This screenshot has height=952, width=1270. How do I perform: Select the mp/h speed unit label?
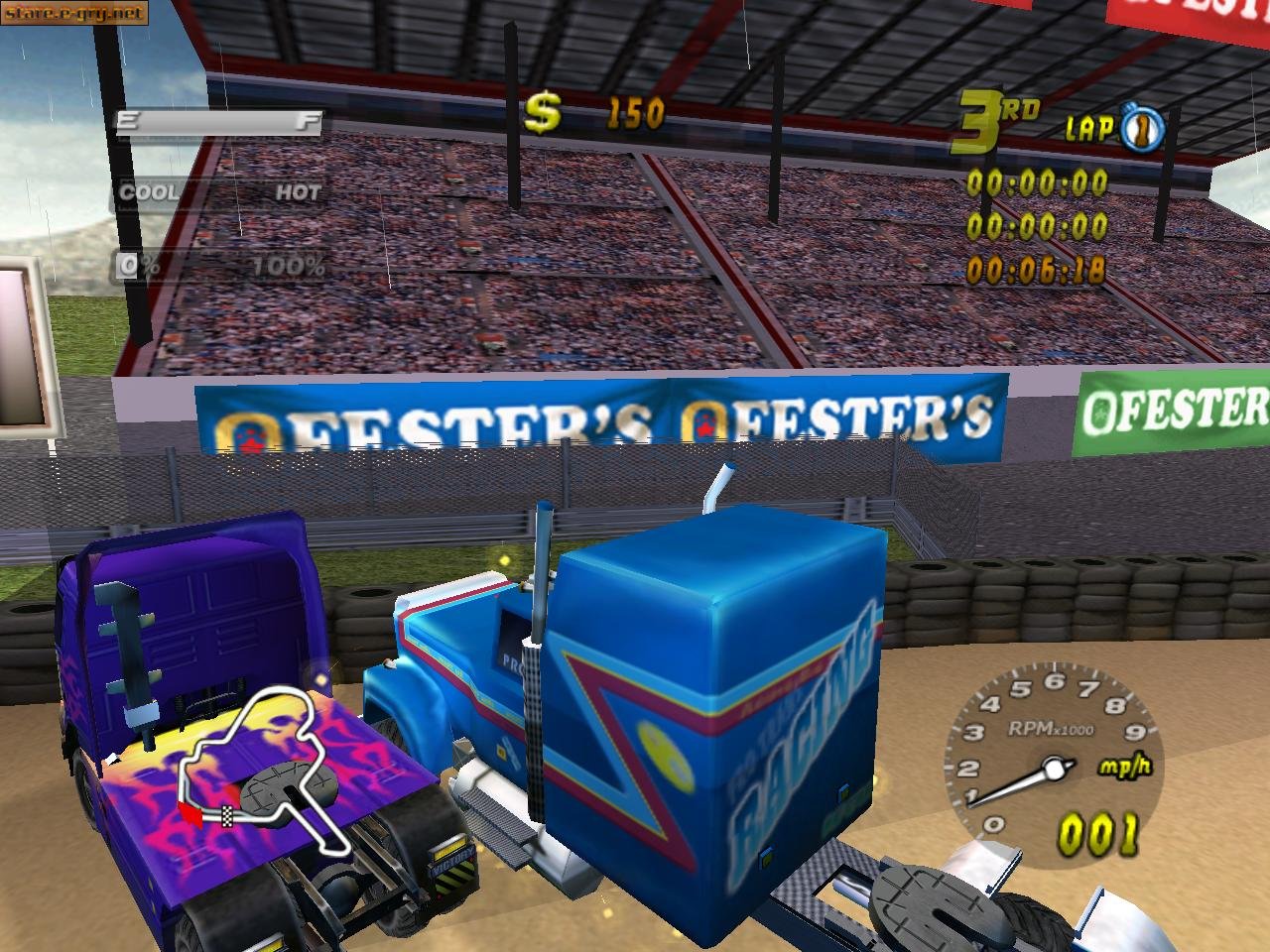1123,766
